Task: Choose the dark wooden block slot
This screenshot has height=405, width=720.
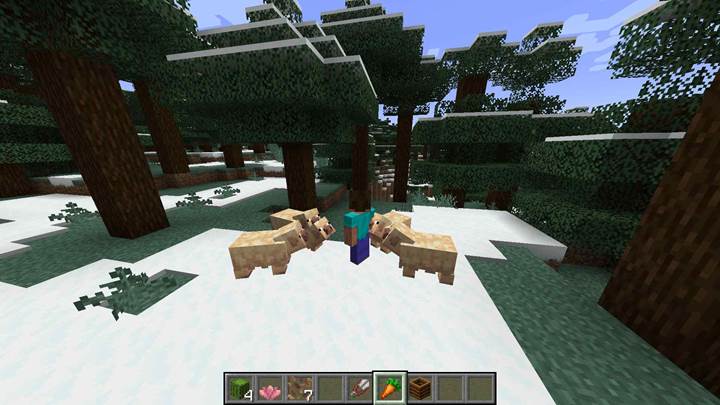Action: (419, 389)
